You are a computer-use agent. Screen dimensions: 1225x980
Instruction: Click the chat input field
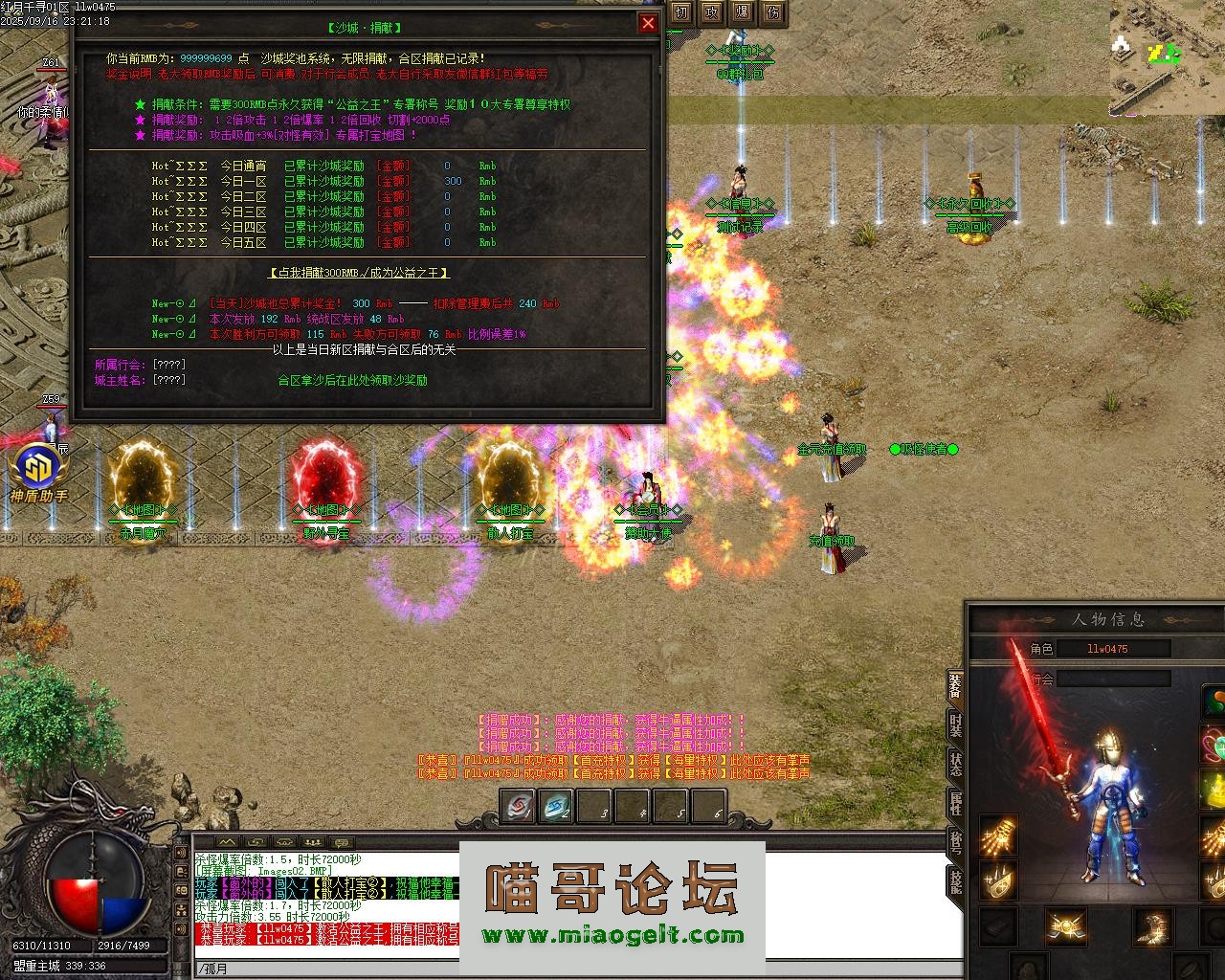tap(574, 969)
